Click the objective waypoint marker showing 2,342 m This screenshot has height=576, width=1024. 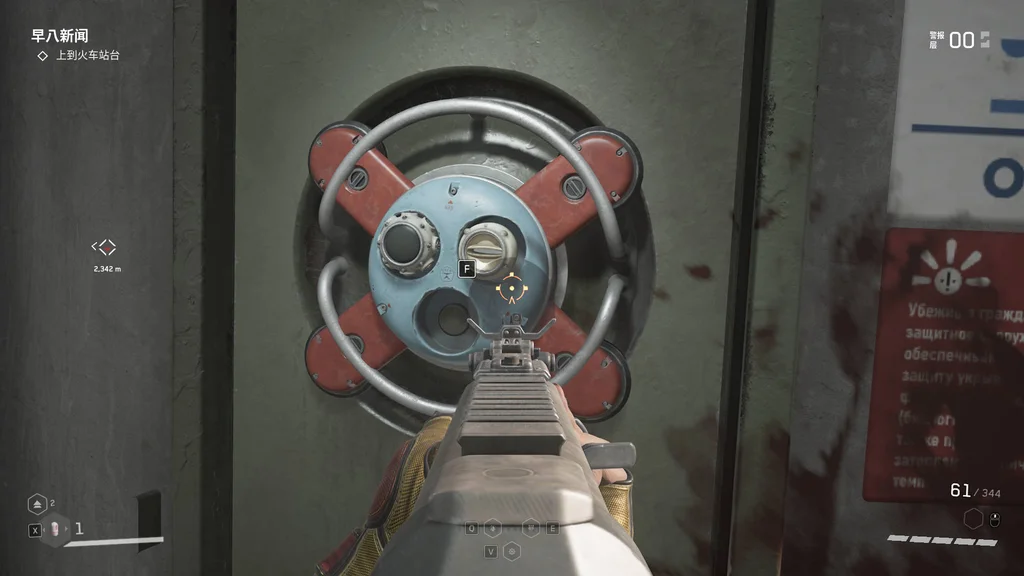(104, 247)
